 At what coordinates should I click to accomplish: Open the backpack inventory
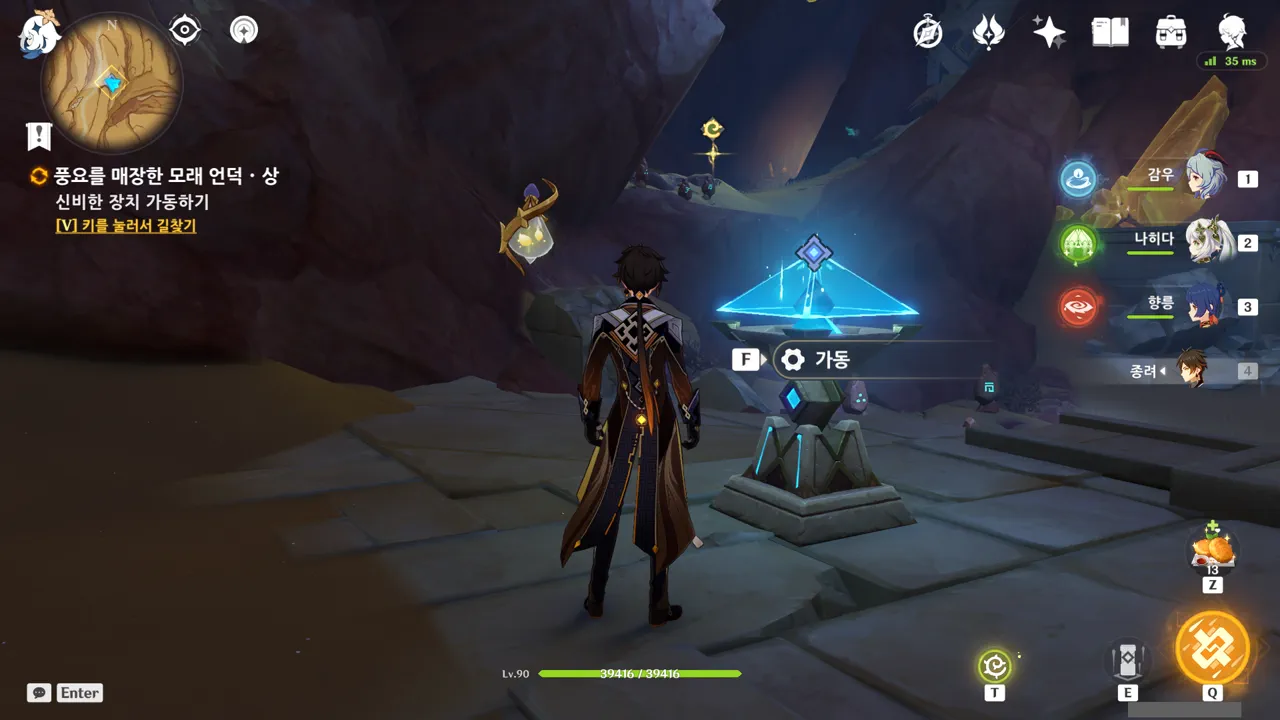(1170, 32)
